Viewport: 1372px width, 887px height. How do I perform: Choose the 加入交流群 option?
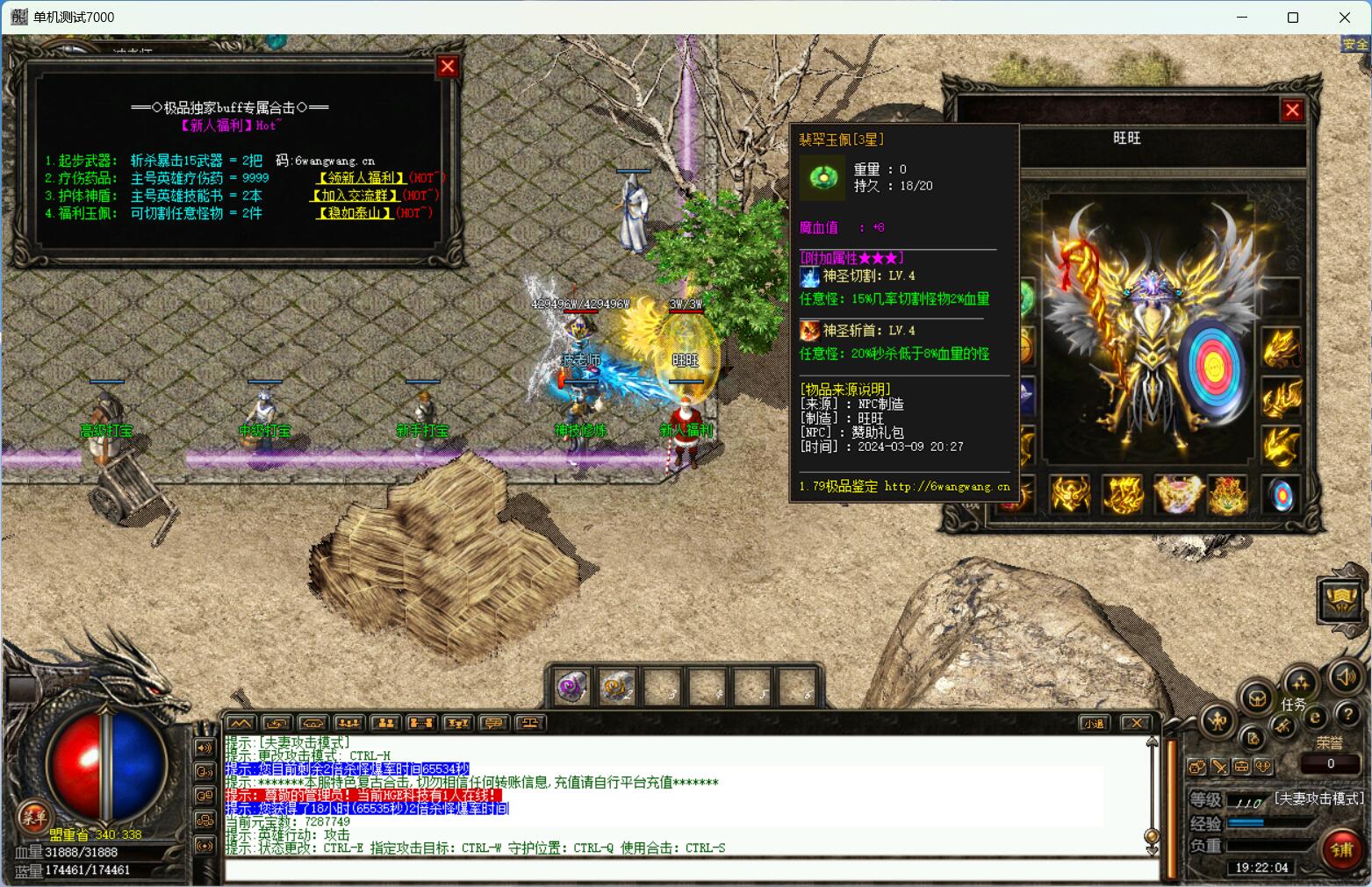click(x=356, y=196)
